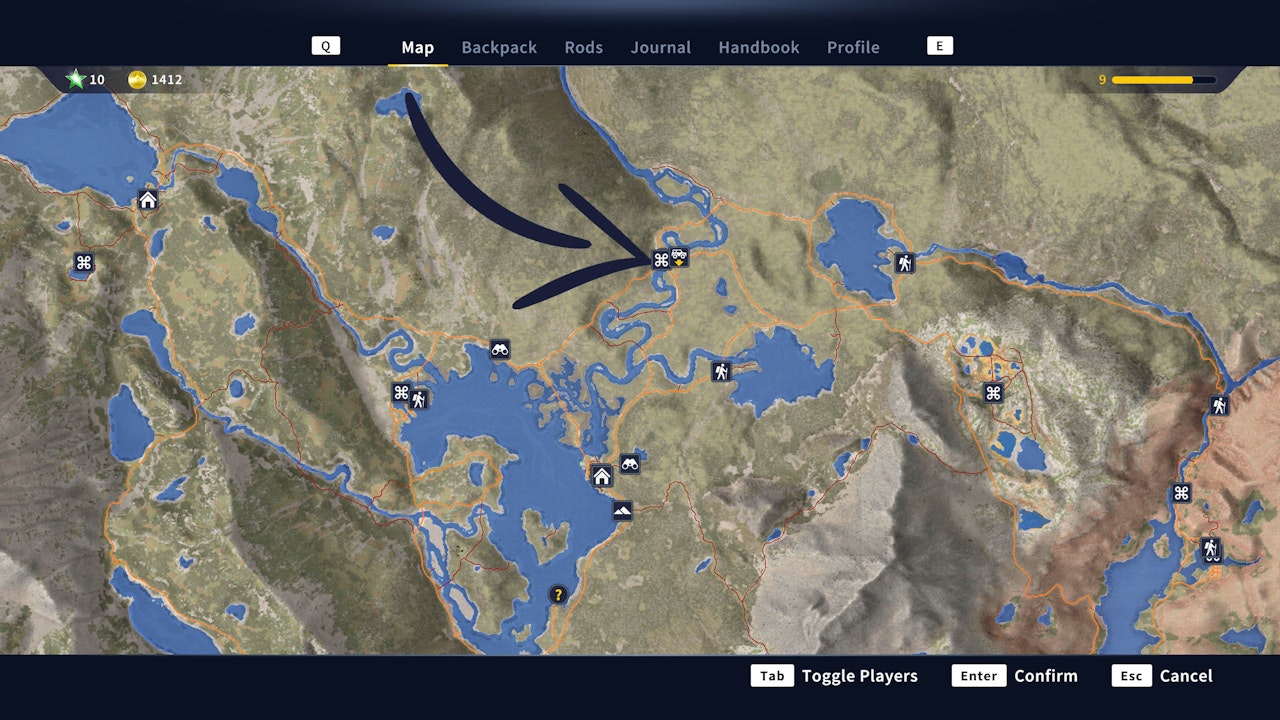Open the yellow question mark undiscovered location
Image resolution: width=1280 pixels, height=720 pixels.
(557, 593)
